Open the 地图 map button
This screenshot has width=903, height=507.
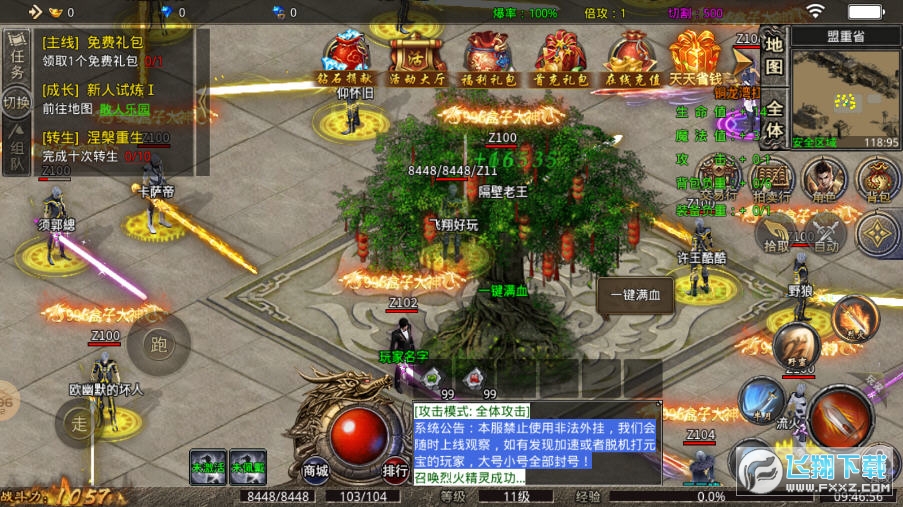774,56
